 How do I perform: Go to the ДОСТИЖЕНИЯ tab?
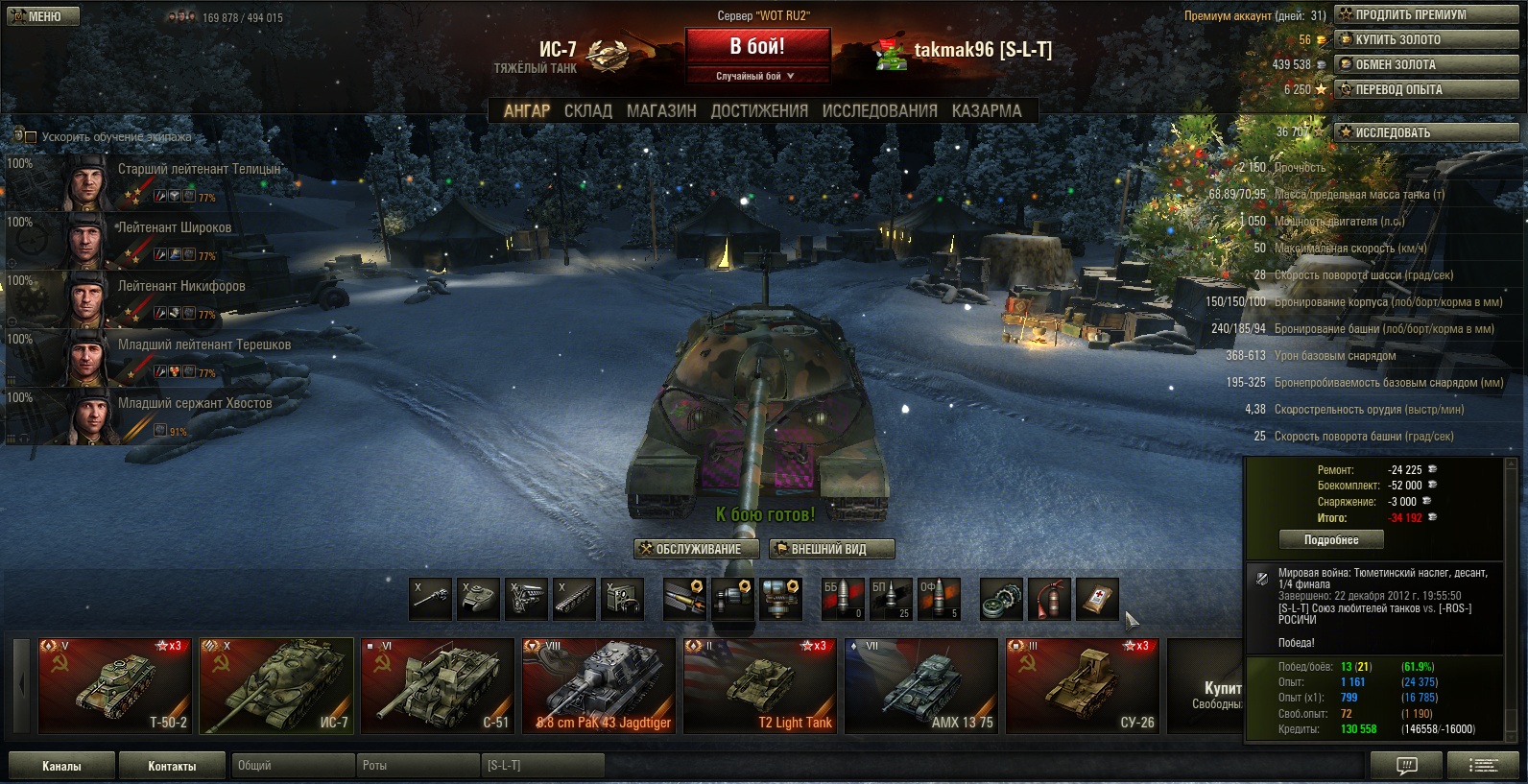759,111
